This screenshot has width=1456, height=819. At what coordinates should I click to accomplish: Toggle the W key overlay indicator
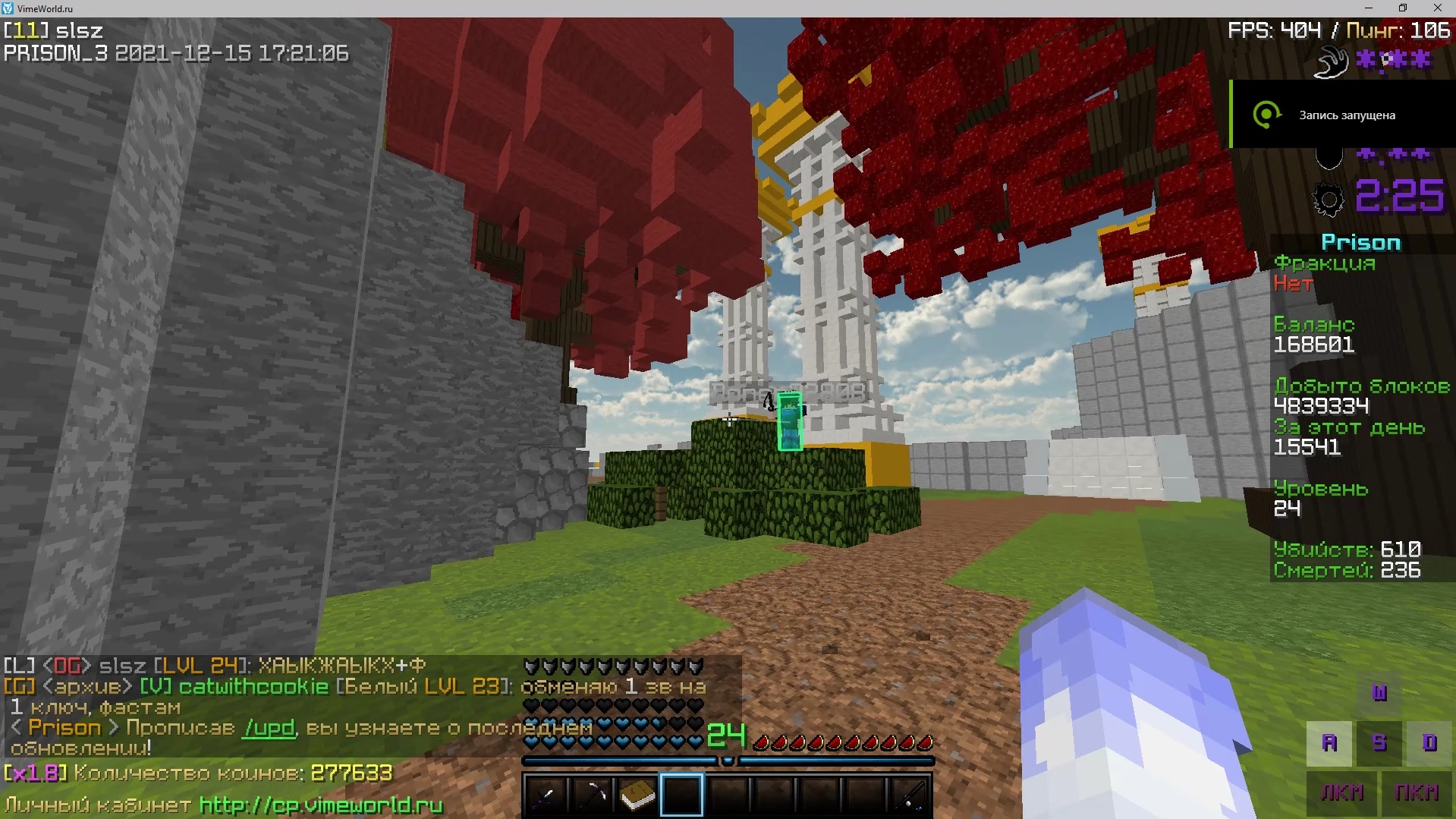1379,693
